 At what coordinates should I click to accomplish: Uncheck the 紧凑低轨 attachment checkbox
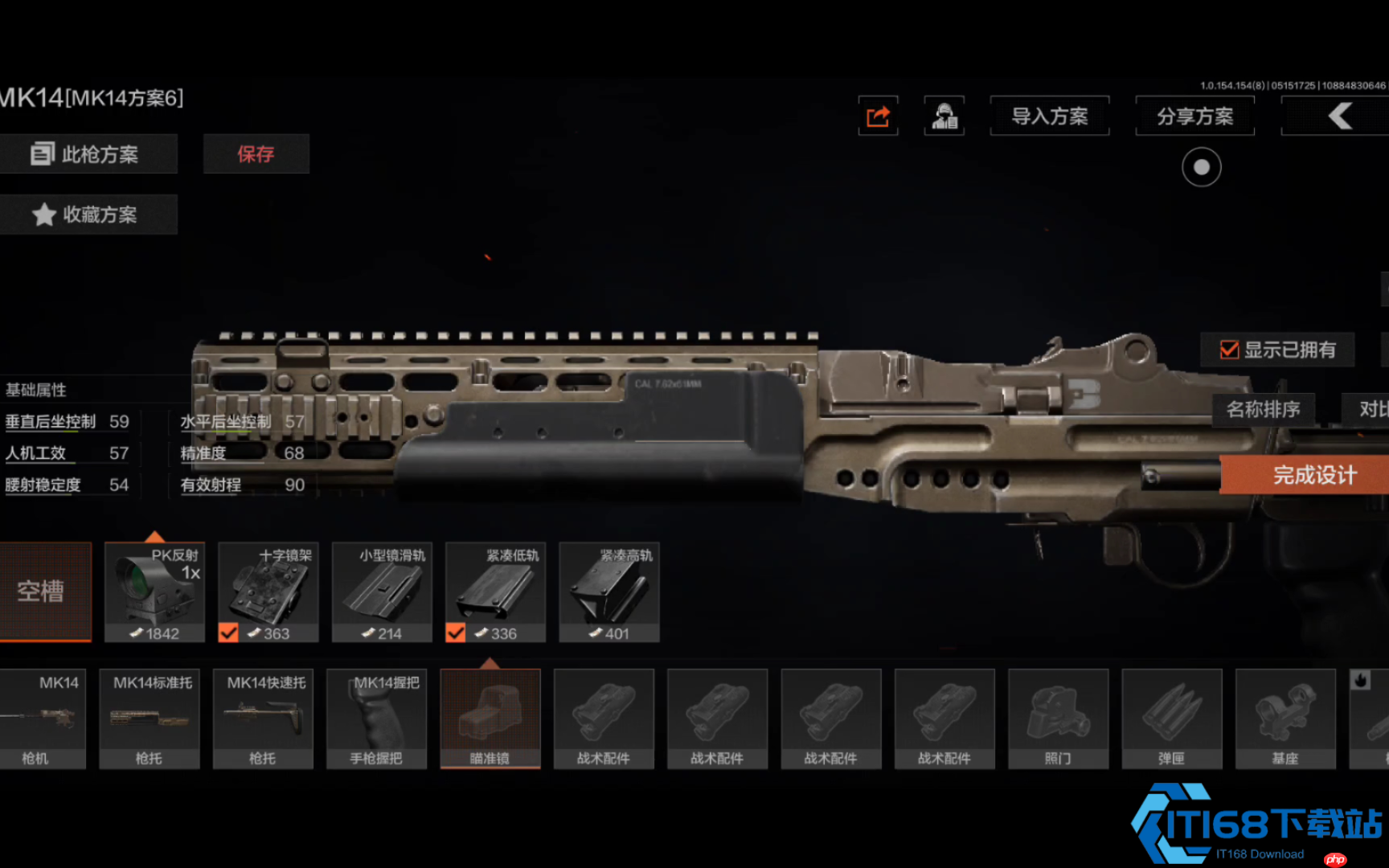coord(456,634)
